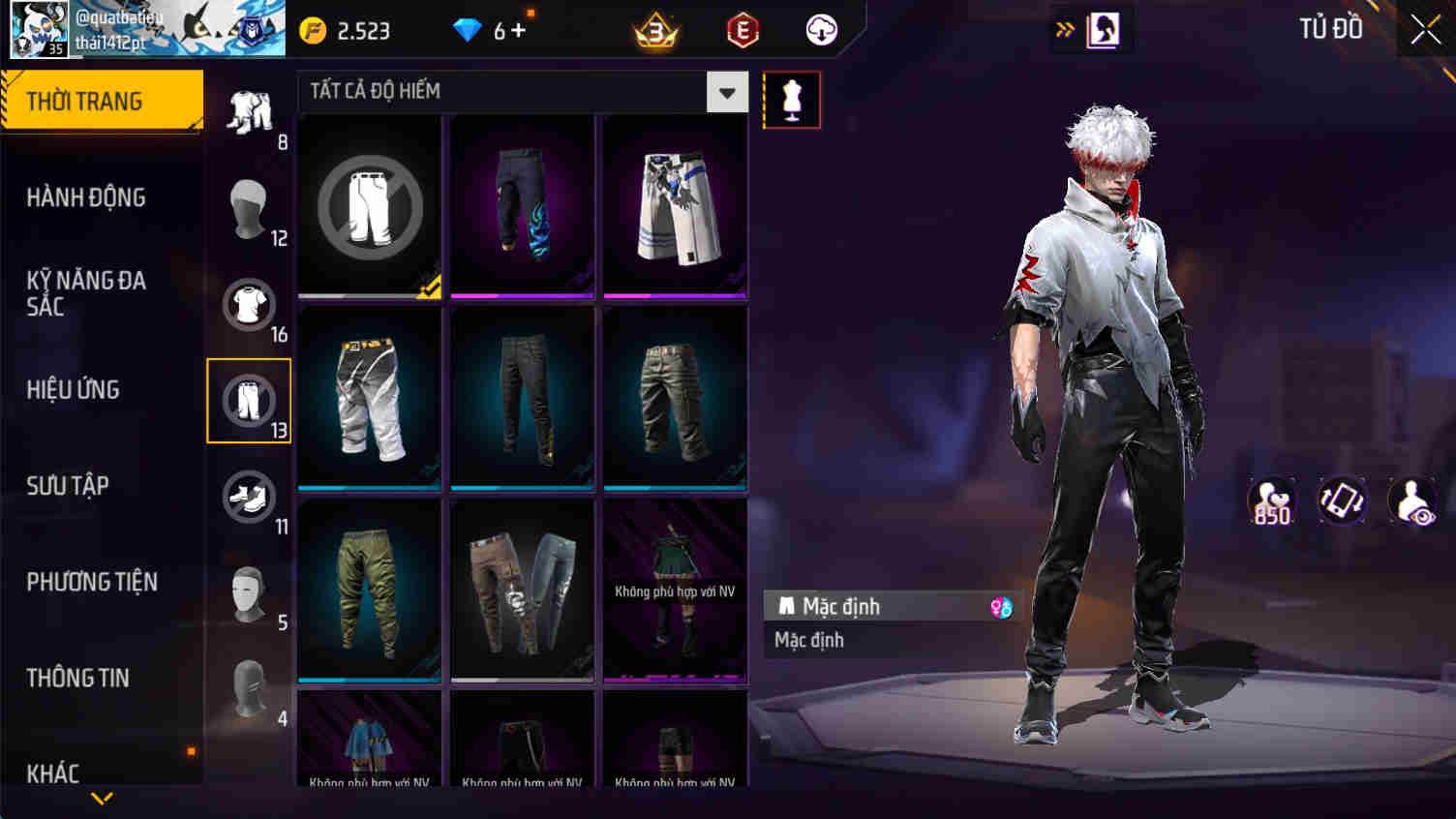Open the pants category icon in the sidebar
The image size is (1456, 819).
pos(249,401)
